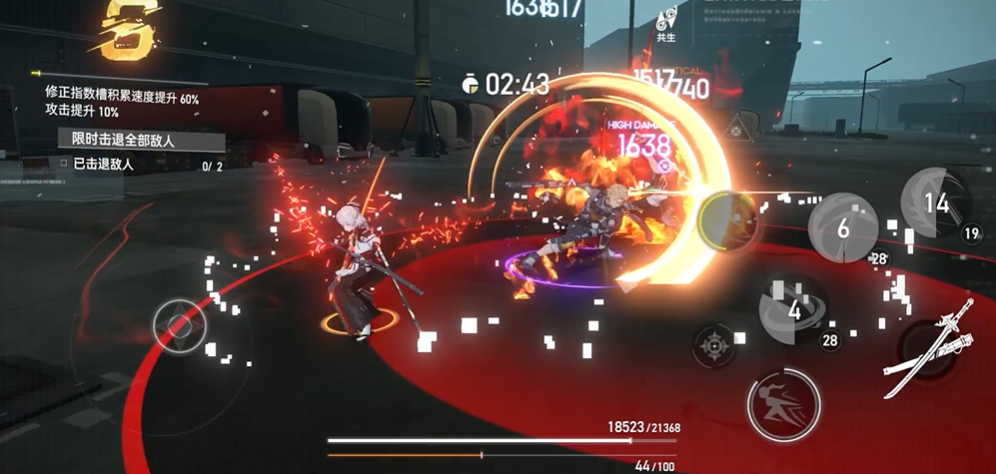Toggle the crosshair target lock button

click(x=714, y=346)
